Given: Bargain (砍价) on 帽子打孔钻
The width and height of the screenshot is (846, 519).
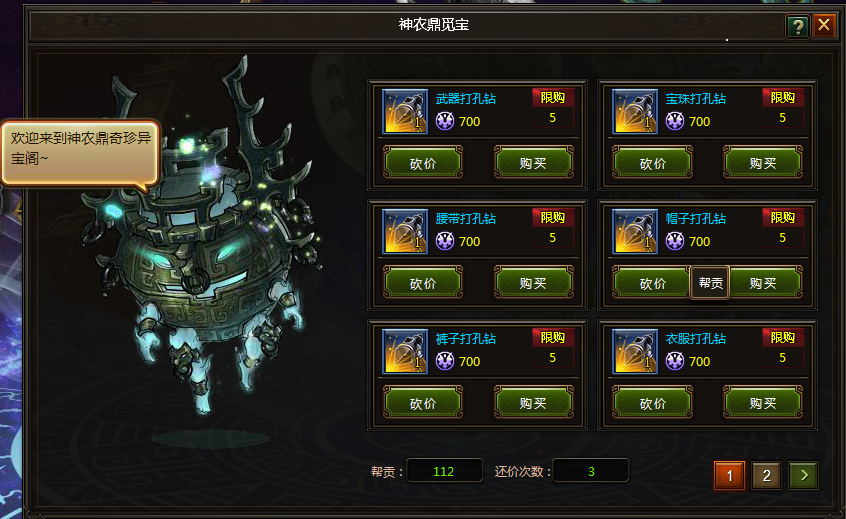Looking at the screenshot, I should click(x=653, y=283).
